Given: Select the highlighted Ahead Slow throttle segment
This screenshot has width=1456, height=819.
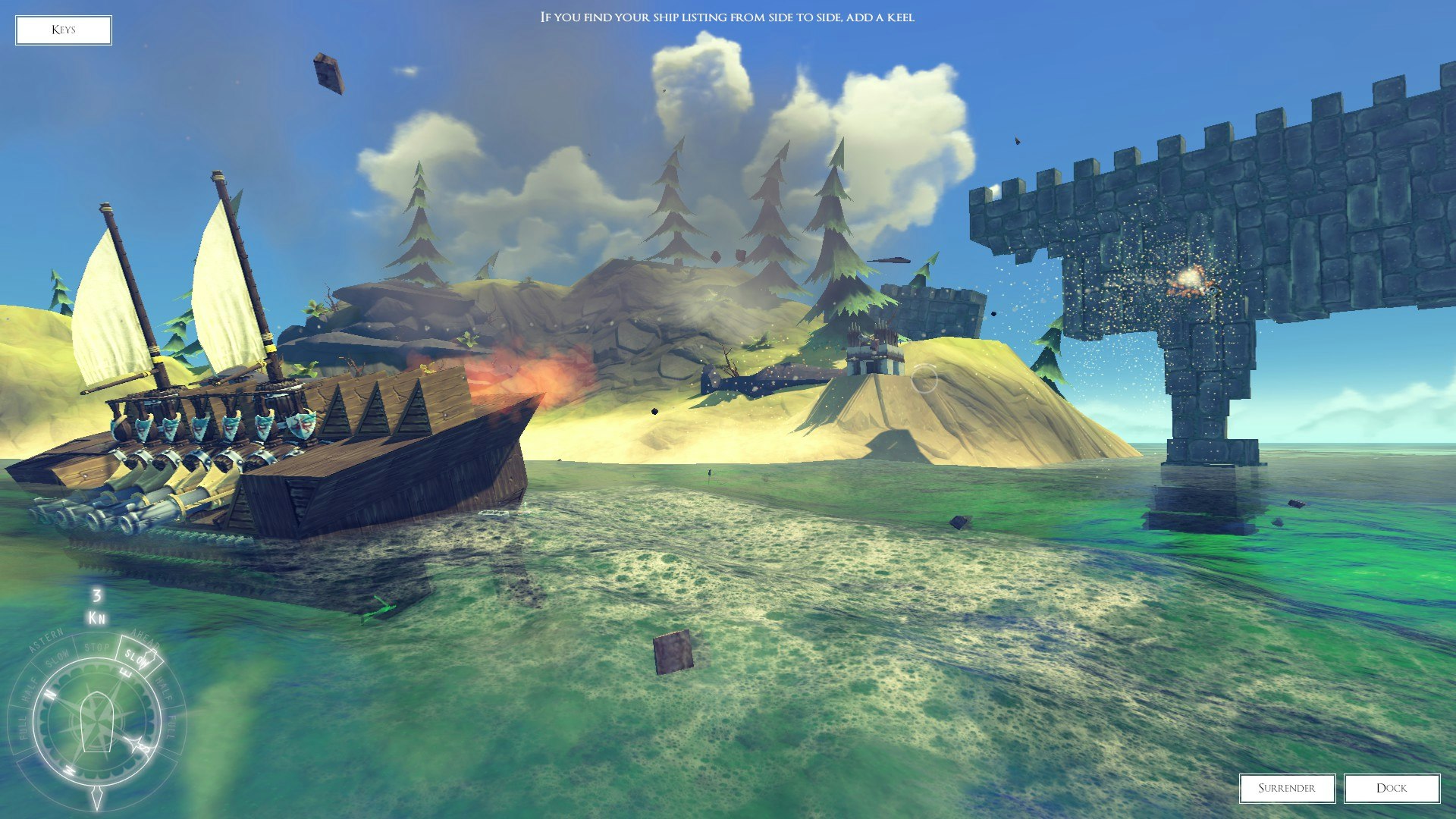Looking at the screenshot, I should click(x=139, y=657).
